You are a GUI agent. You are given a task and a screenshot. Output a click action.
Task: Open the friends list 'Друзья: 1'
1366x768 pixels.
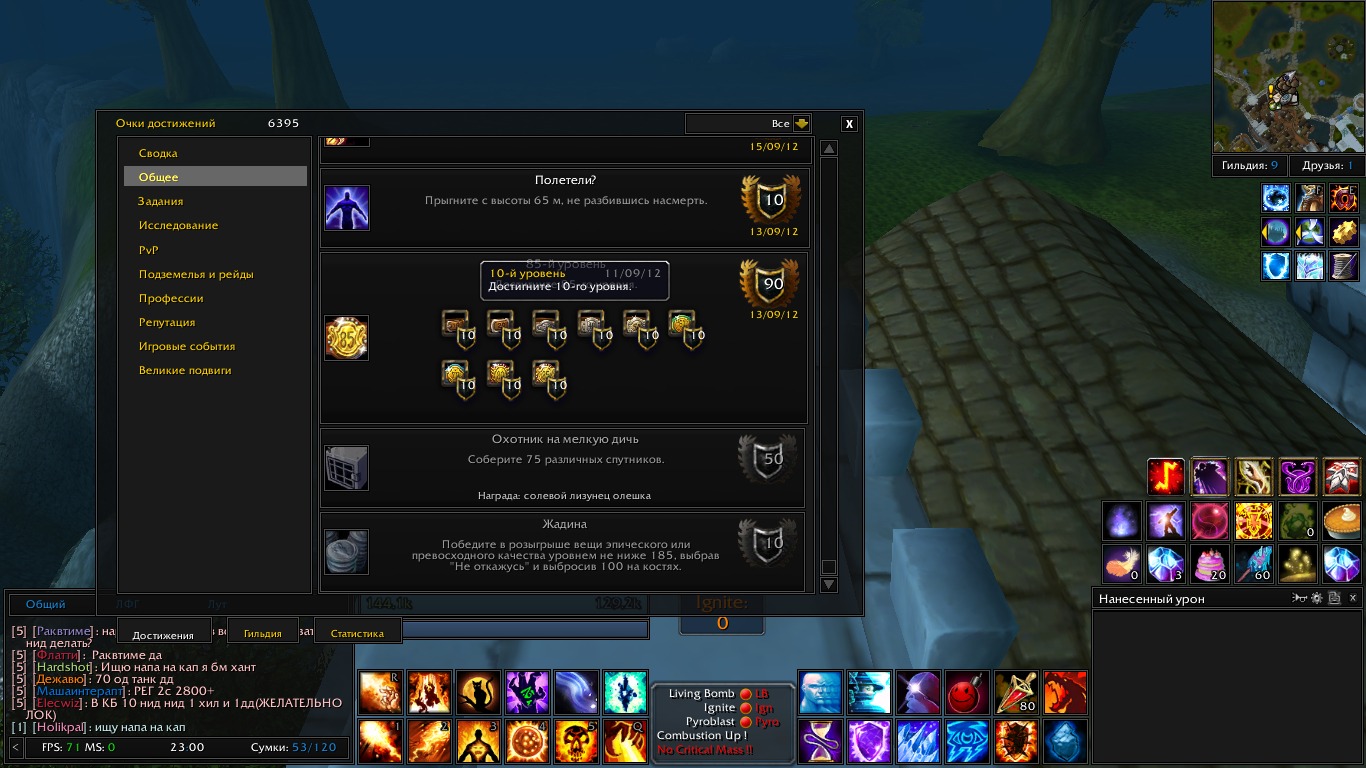1327,166
